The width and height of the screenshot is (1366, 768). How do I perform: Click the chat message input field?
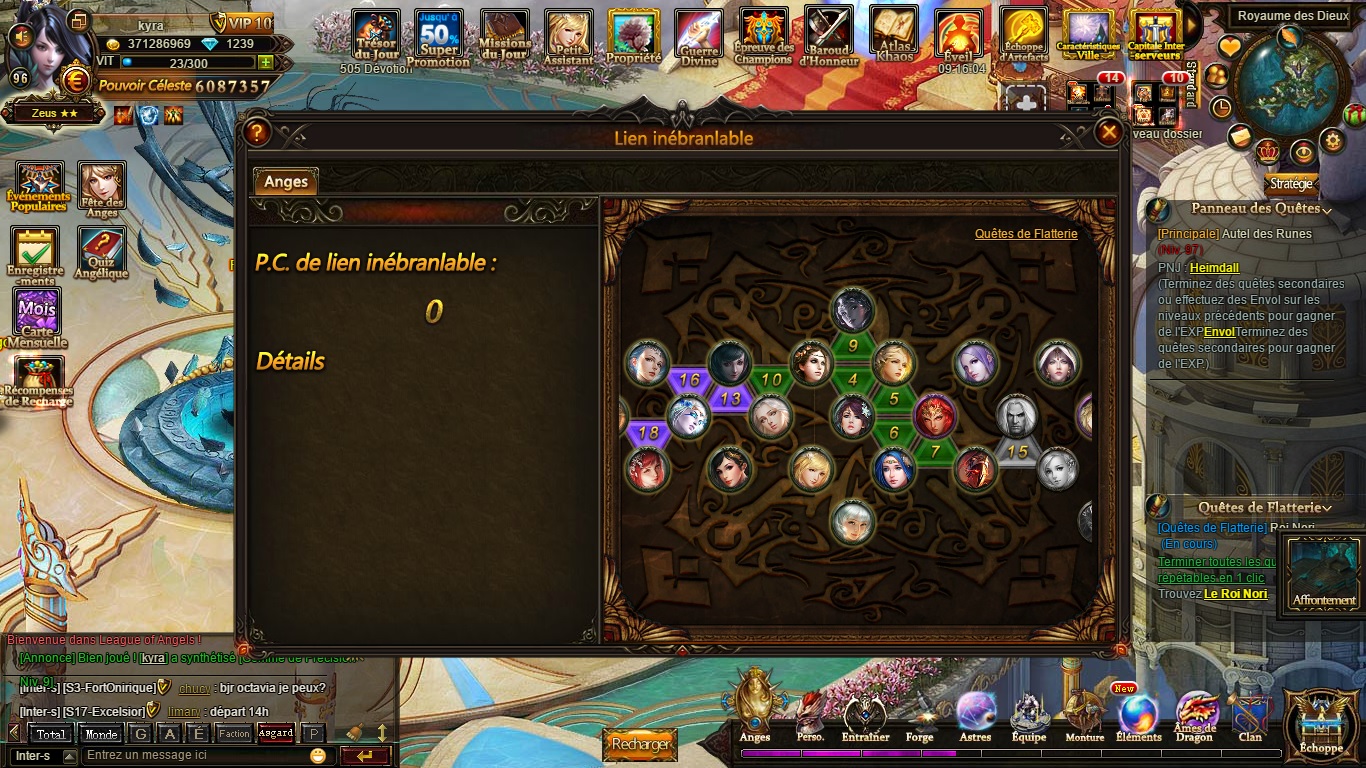pyautogui.click(x=195, y=755)
